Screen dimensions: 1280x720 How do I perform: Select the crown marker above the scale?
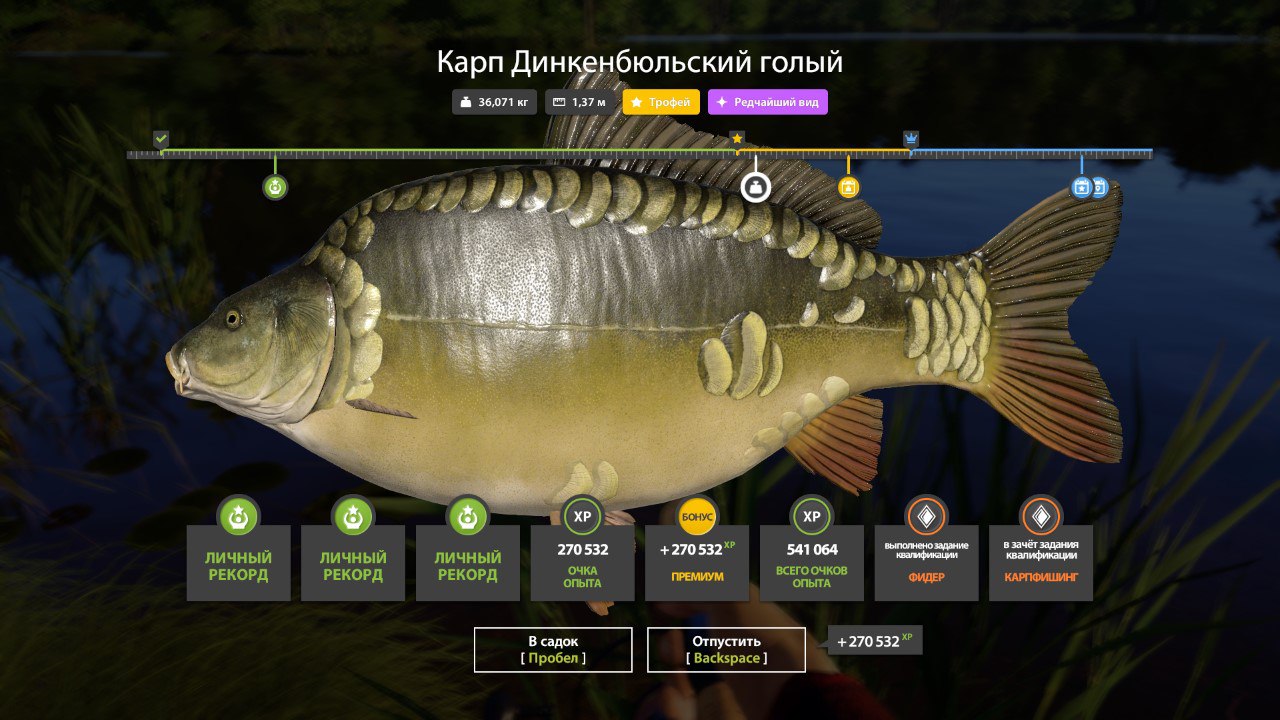tap(911, 138)
